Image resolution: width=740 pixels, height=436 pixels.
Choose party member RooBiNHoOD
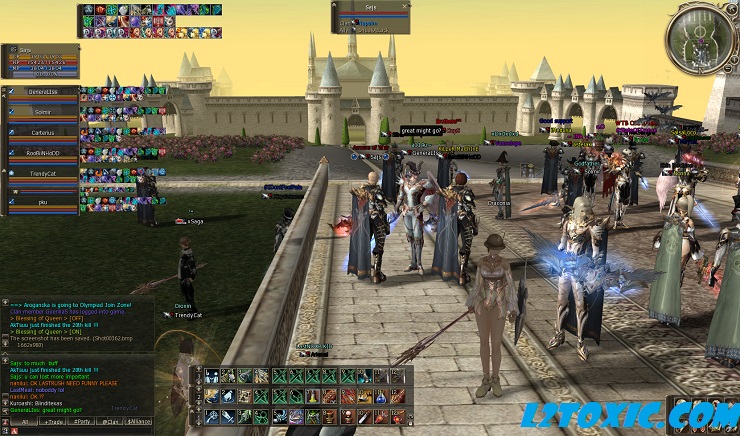pos(42,153)
